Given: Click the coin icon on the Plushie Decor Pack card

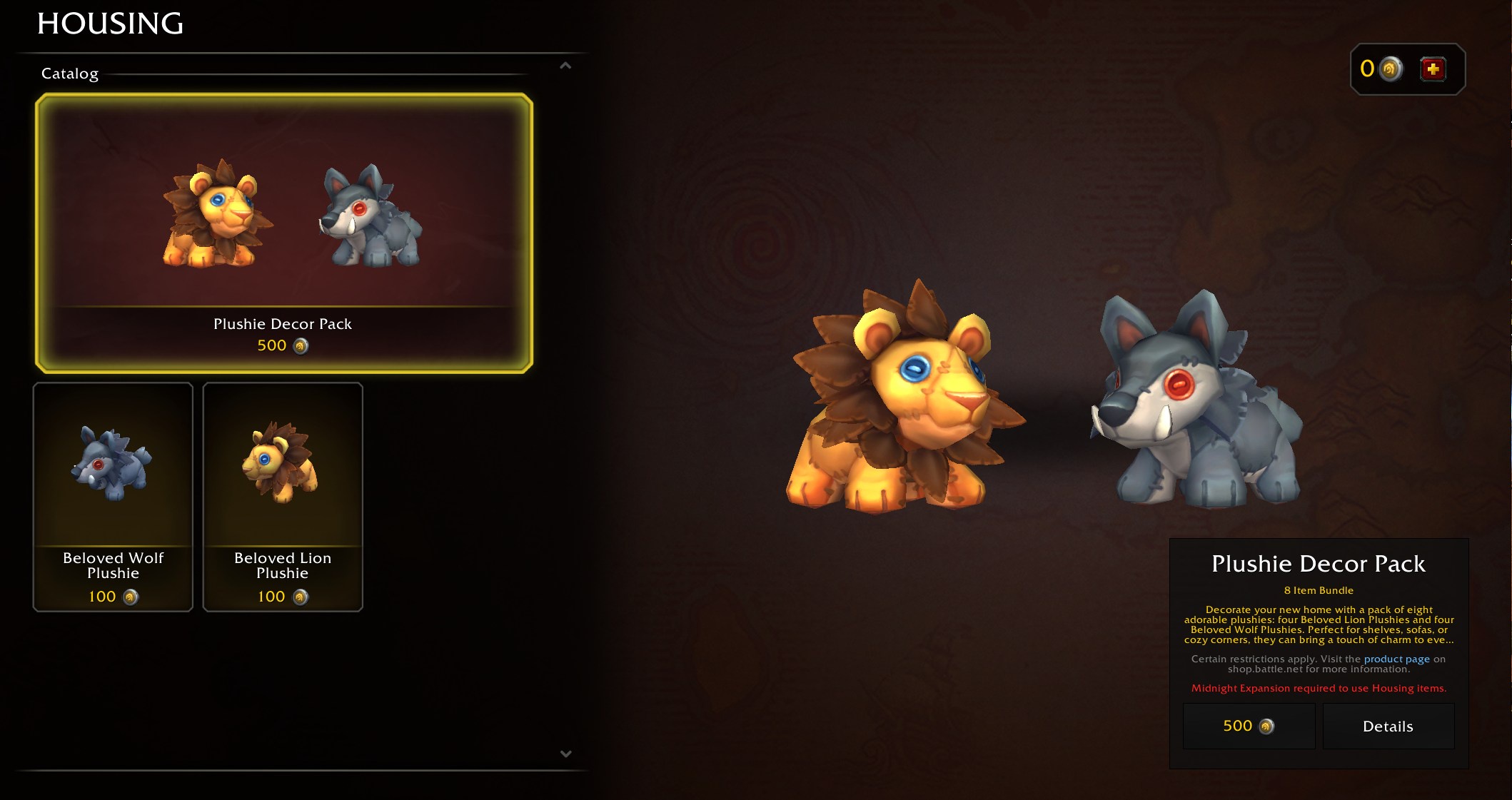Looking at the screenshot, I should coord(300,347).
